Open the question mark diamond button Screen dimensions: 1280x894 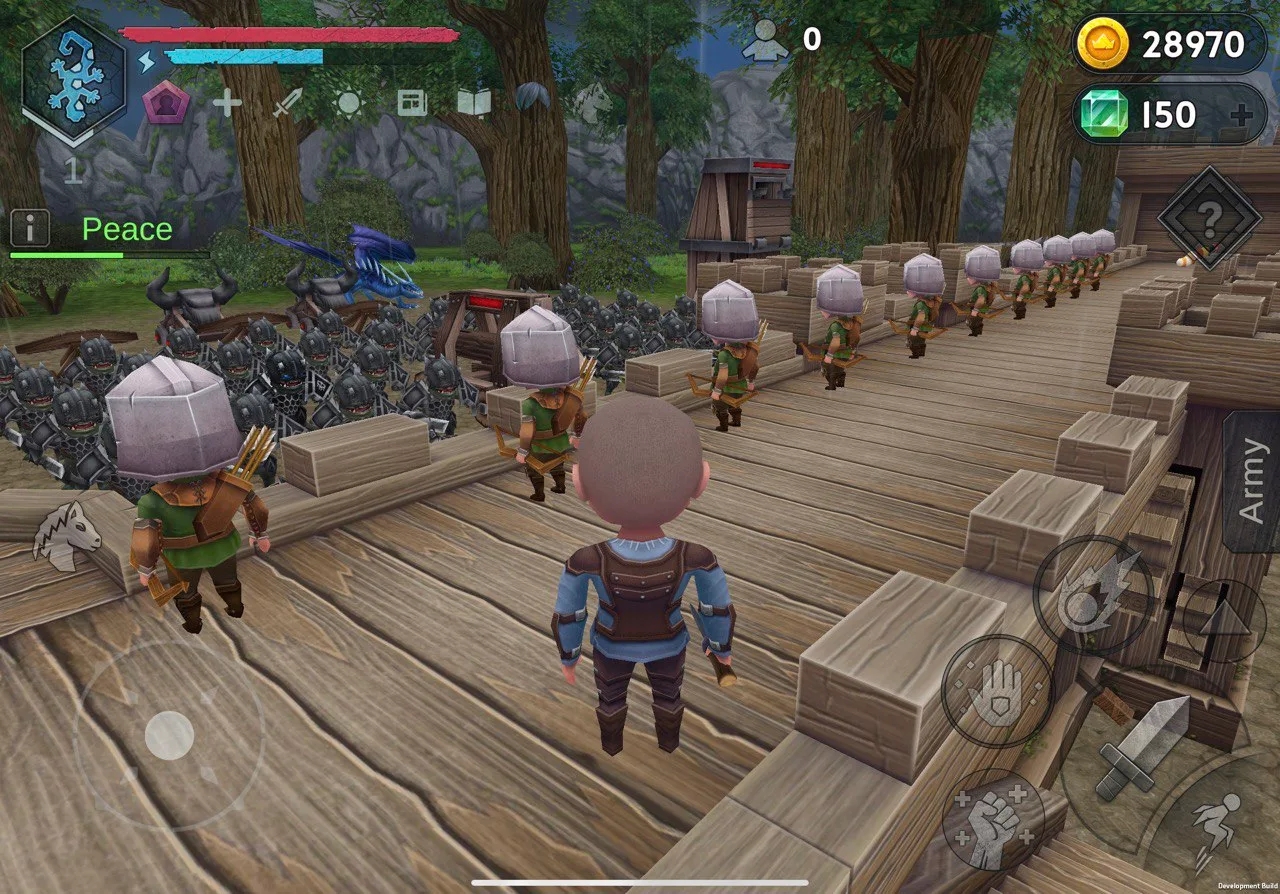[1210, 217]
